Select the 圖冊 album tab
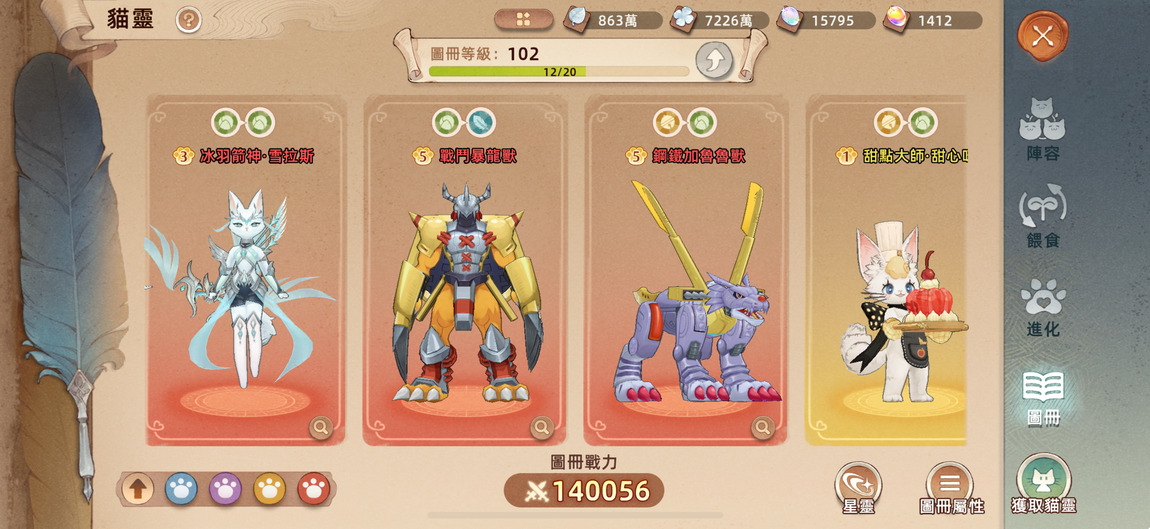This screenshot has width=1150, height=529. click(x=1042, y=395)
